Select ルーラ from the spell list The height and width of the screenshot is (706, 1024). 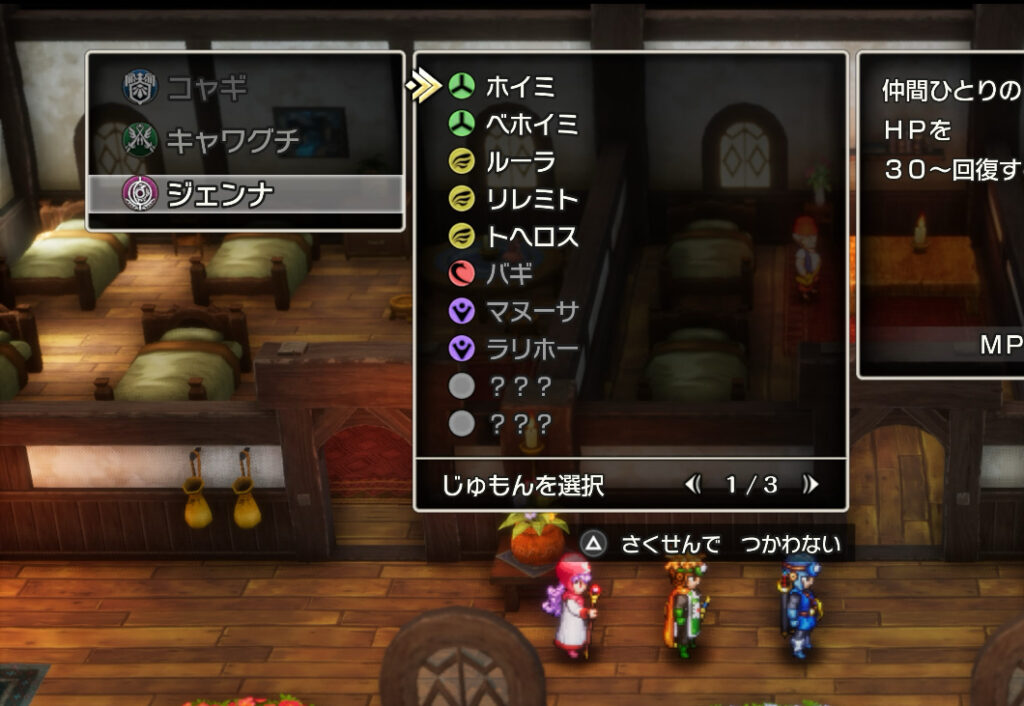[x=520, y=162]
